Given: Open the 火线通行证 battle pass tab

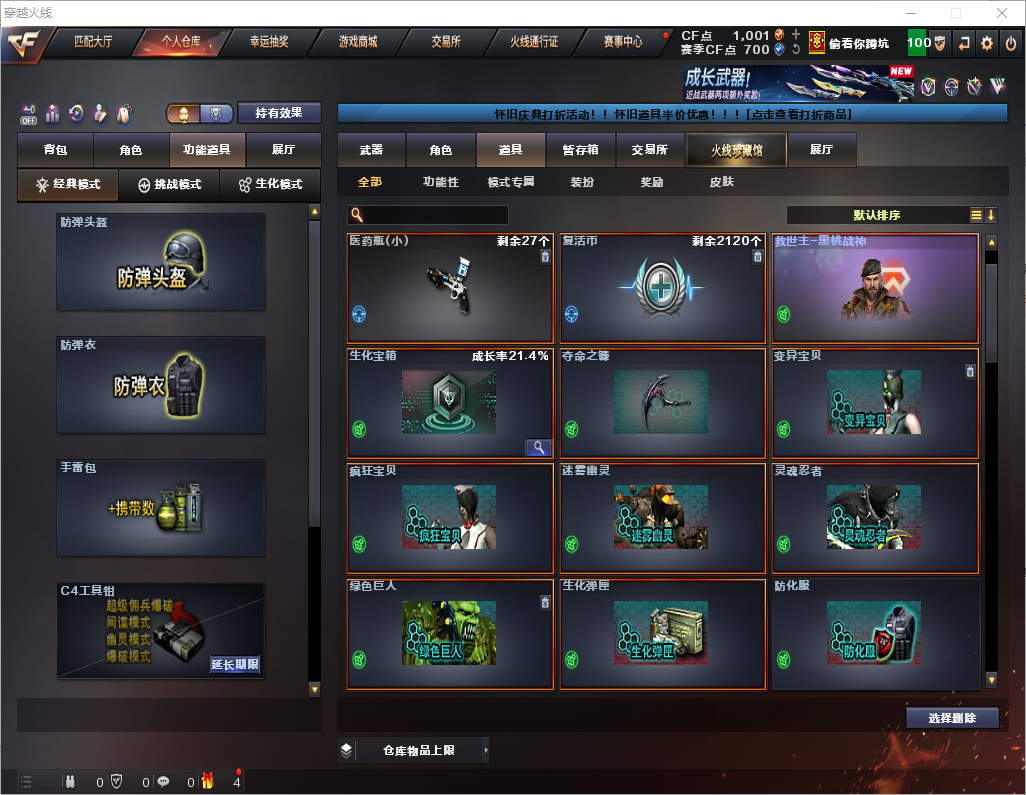Looking at the screenshot, I should [534, 42].
